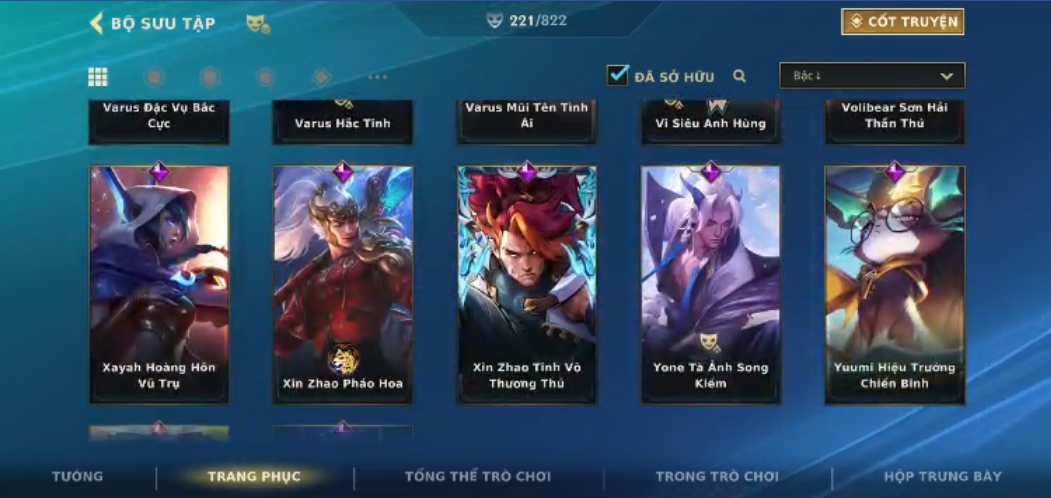Switch to the Trang Phục tab
1051x498 pixels.
254,477
